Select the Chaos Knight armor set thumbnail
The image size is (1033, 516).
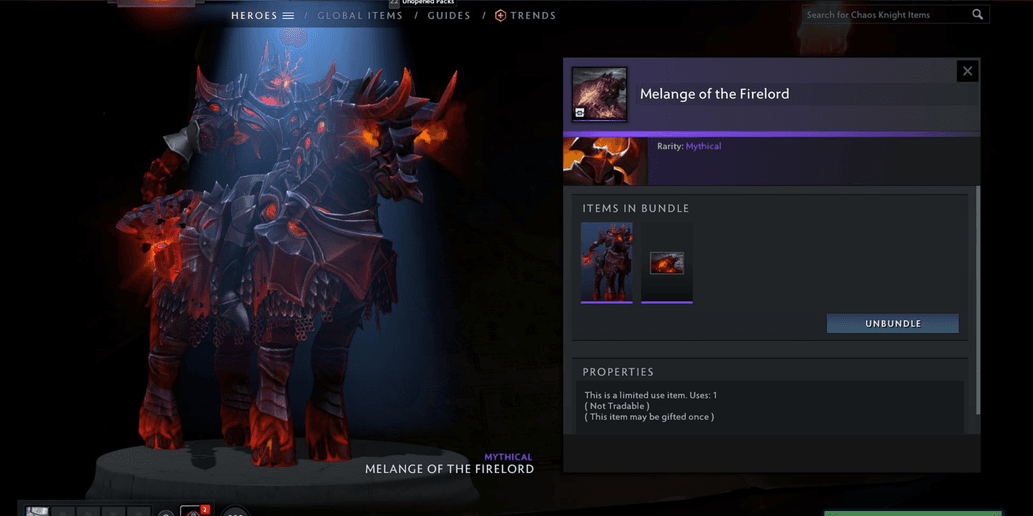(x=606, y=262)
